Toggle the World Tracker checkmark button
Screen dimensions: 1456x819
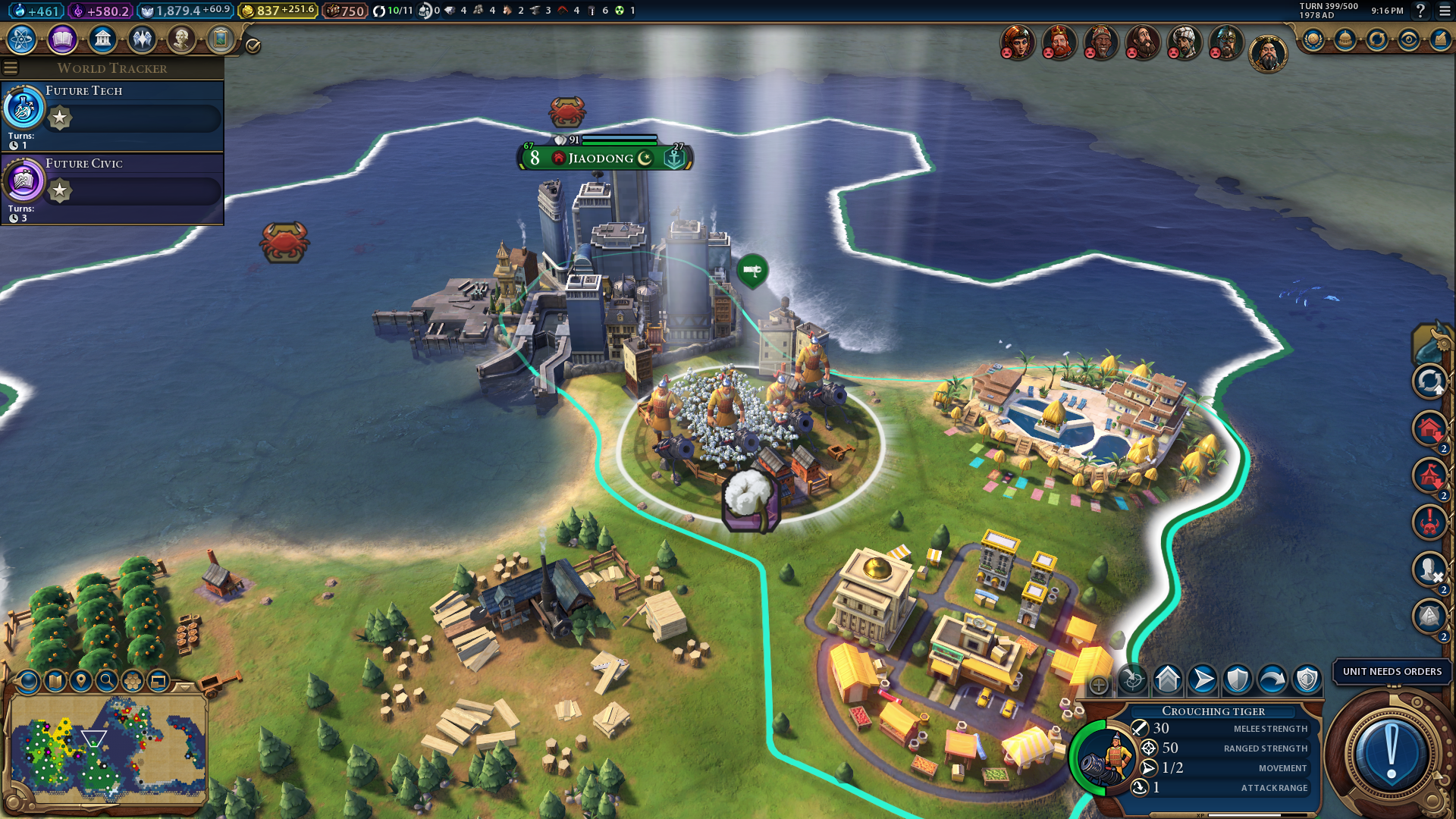[253, 46]
